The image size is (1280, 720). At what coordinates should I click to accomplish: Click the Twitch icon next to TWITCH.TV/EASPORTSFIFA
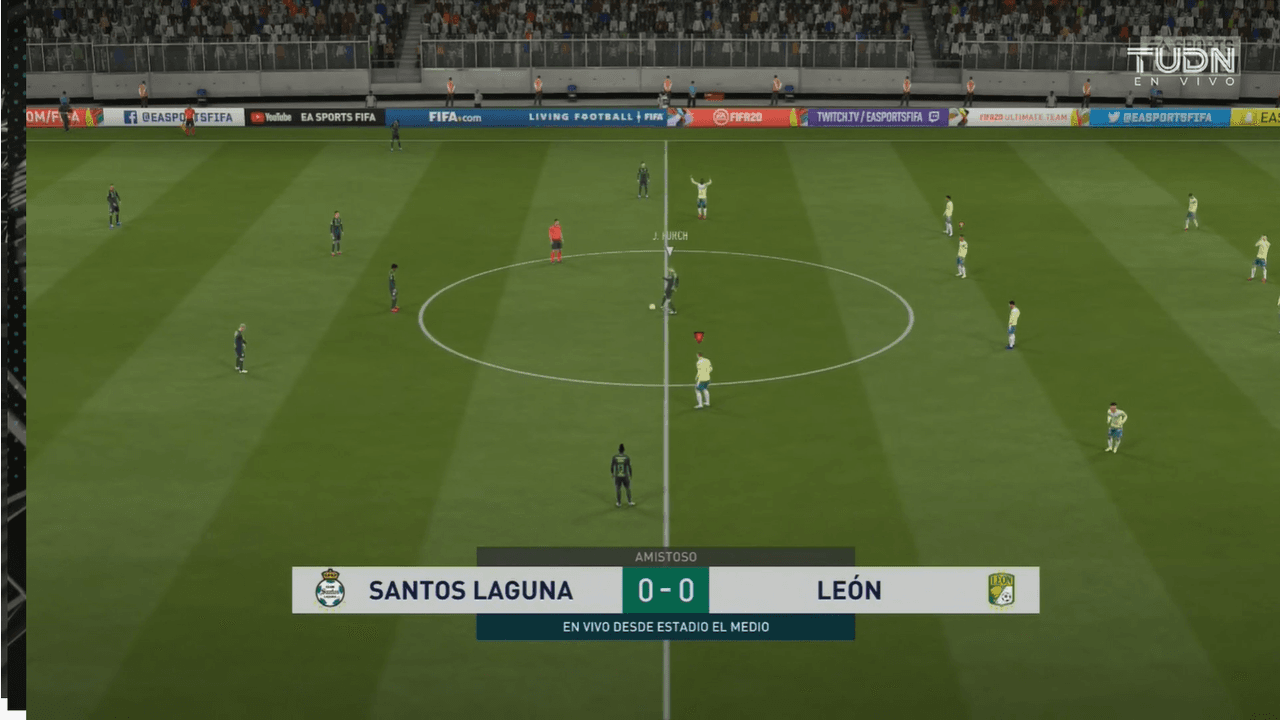(x=932, y=115)
